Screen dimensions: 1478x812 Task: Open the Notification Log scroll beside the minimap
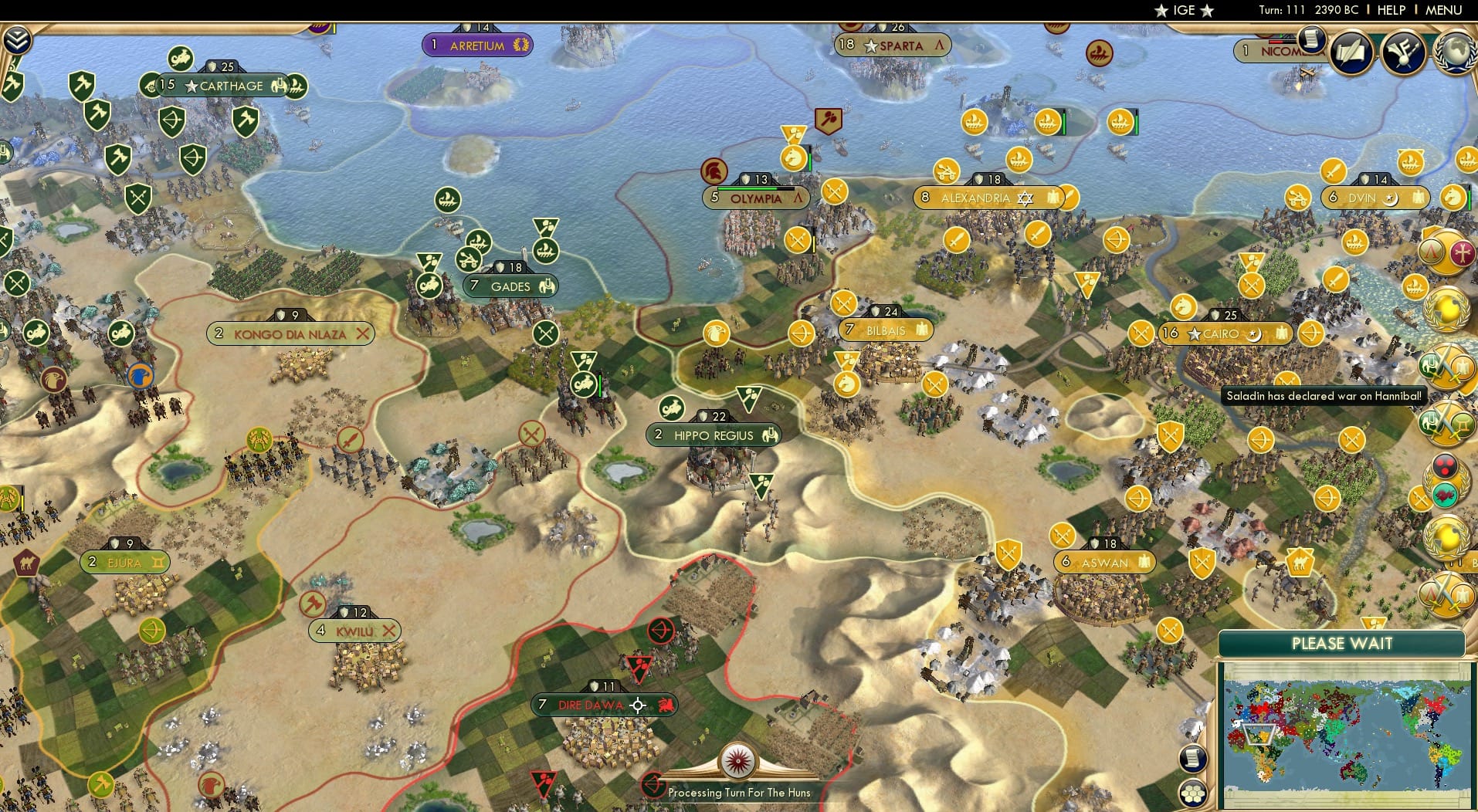1192,759
